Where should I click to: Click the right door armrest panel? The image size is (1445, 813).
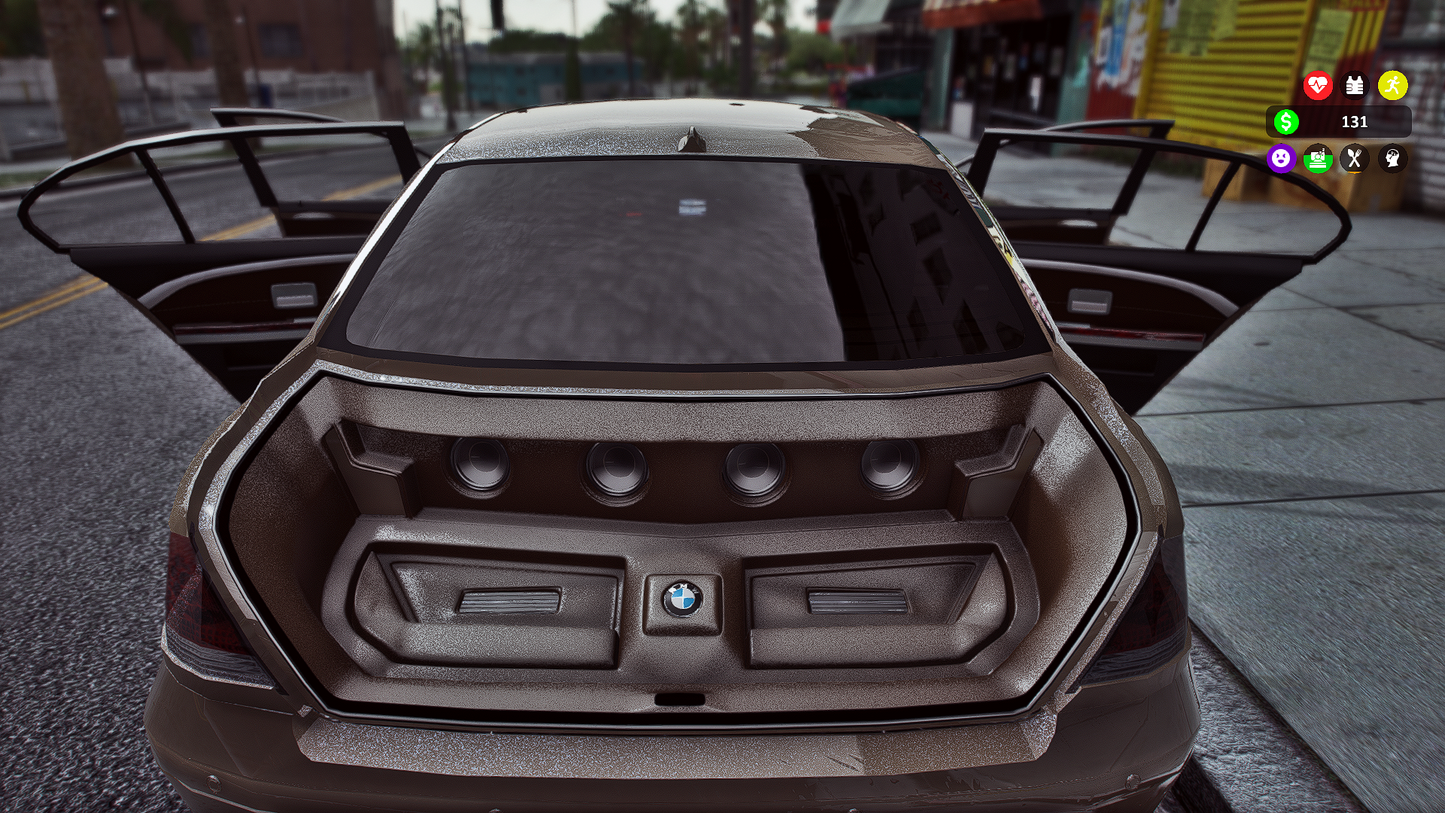coord(1090,303)
